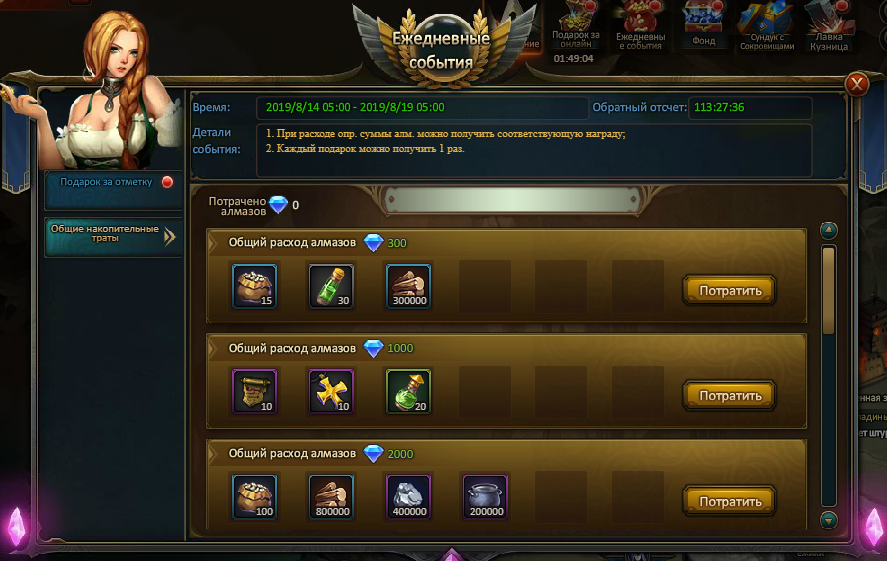Click the scroll down arrow of rewards list

pyautogui.click(x=828, y=519)
